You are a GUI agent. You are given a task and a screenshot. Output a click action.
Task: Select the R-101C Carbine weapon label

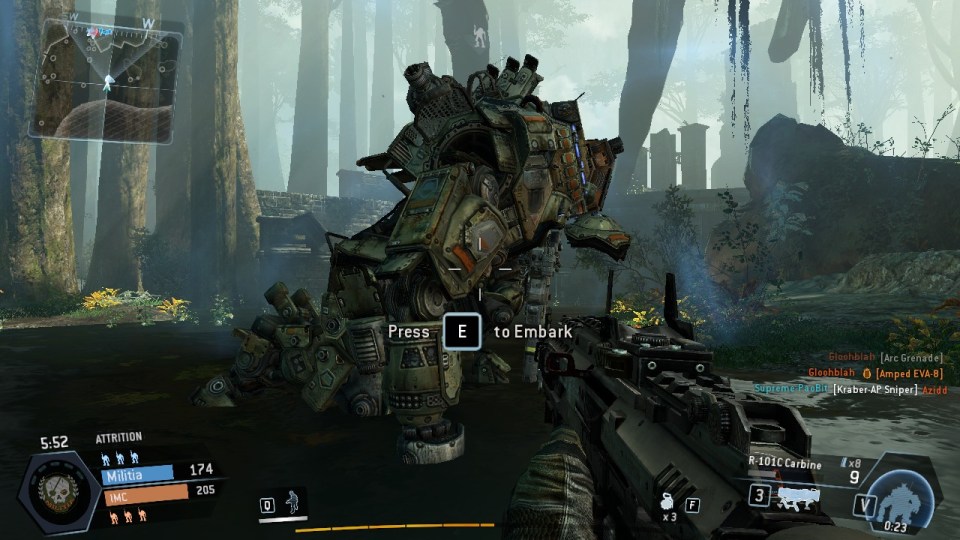click(x=785, y=464)
